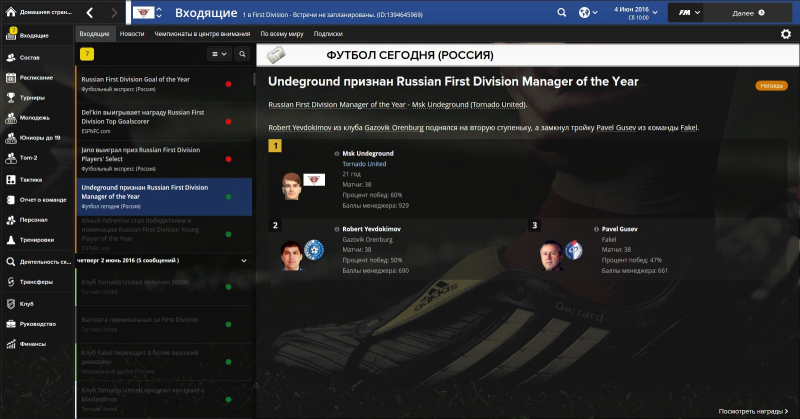The width and height of the screenshot is (800, 419).
Task: Open the Персонал section
Action: [34, 219]
